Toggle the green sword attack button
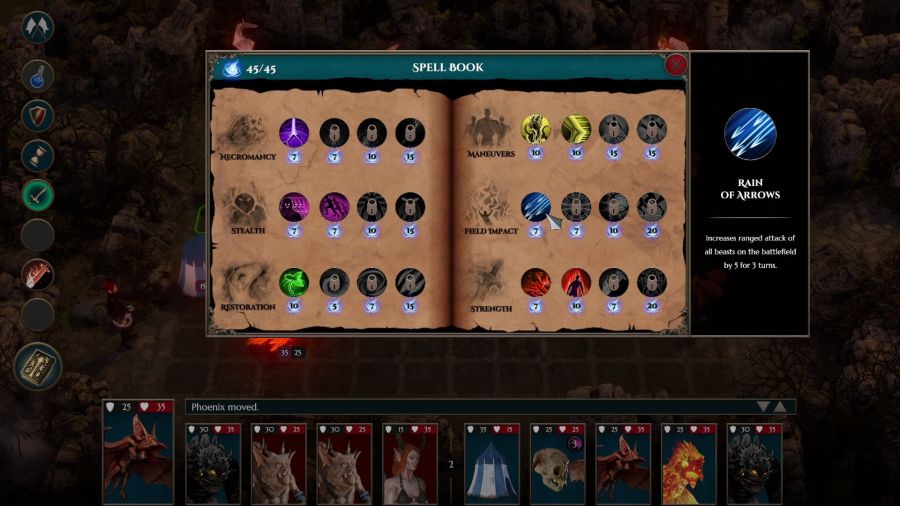This screenshot has height=506, width=900. [37, 195]
